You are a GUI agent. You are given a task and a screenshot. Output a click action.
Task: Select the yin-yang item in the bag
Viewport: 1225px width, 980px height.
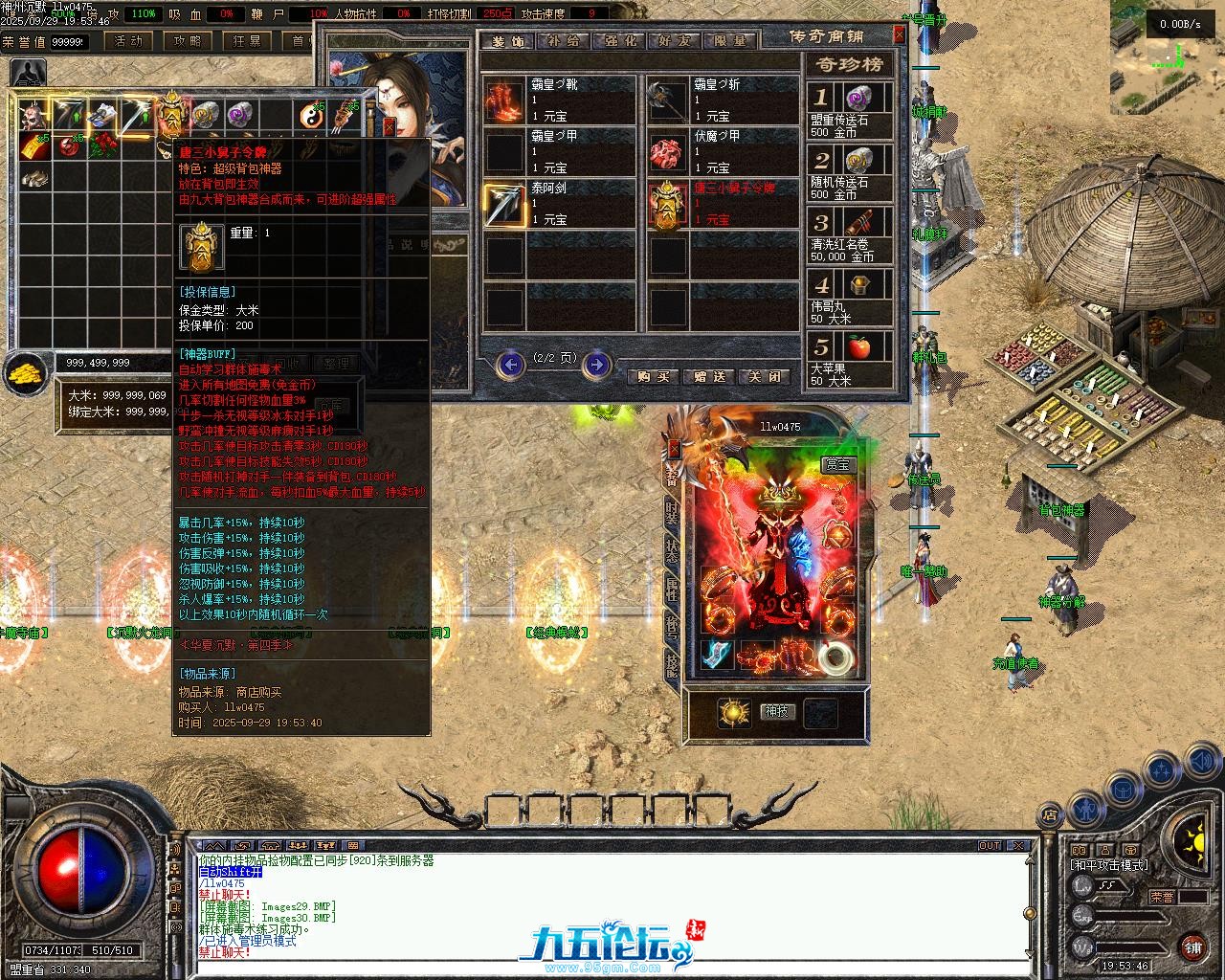[x=310, y=116]
